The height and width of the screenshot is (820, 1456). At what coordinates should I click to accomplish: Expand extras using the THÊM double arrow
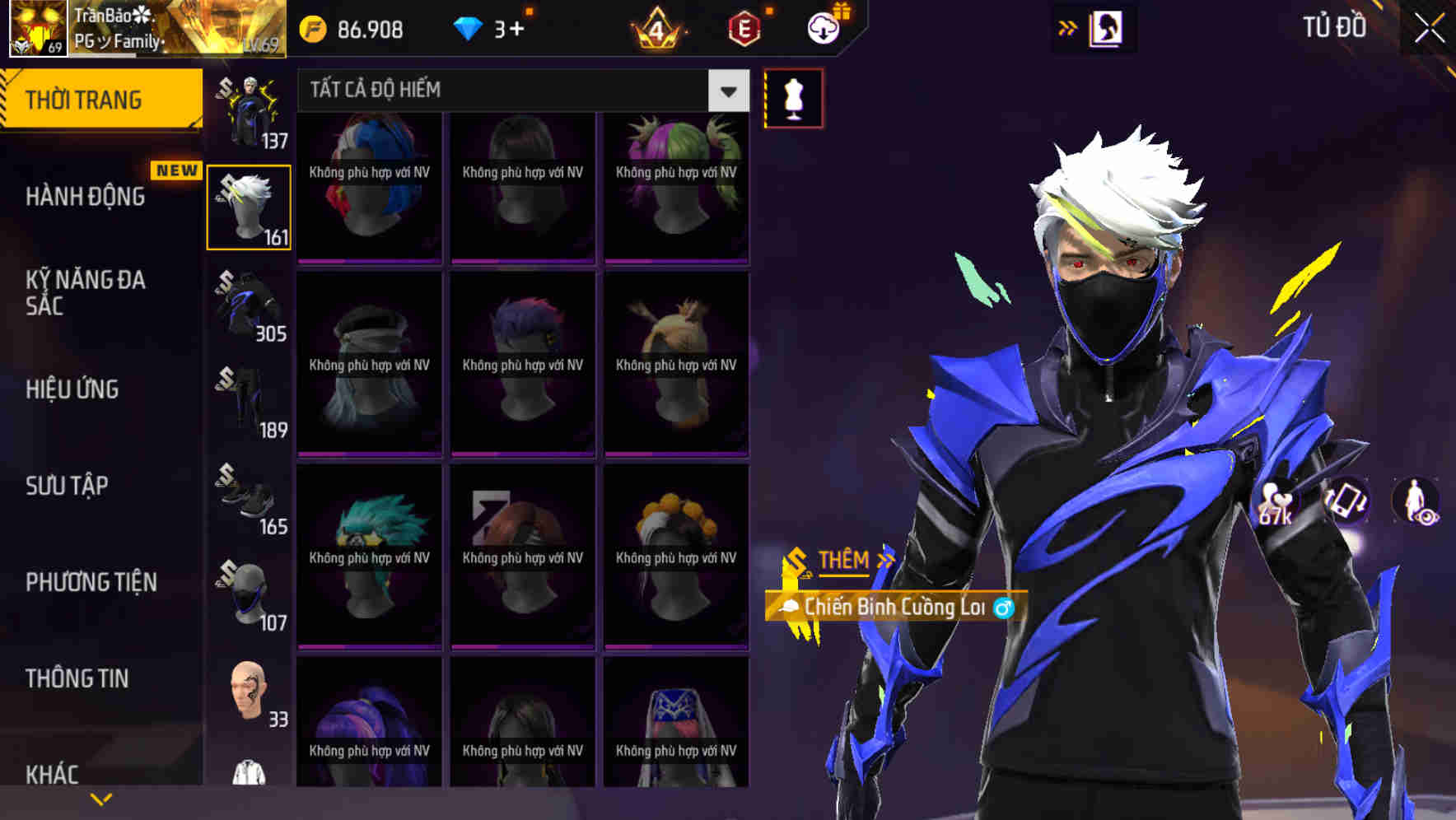tap(885, 559)
